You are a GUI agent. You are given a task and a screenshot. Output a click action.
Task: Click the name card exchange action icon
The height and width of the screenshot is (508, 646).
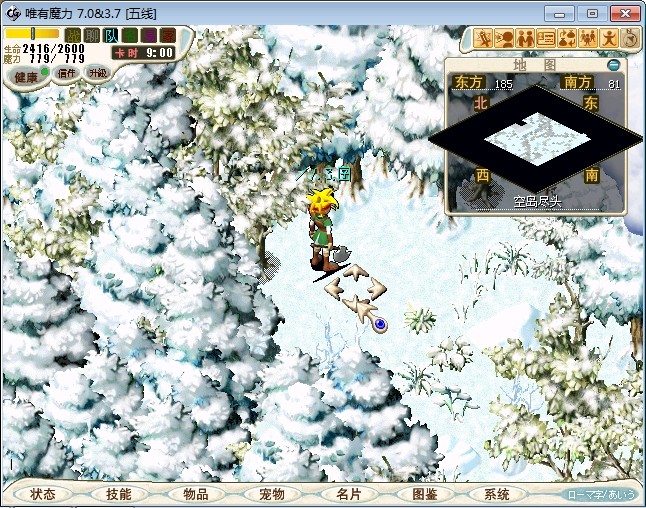pos(547,39)
